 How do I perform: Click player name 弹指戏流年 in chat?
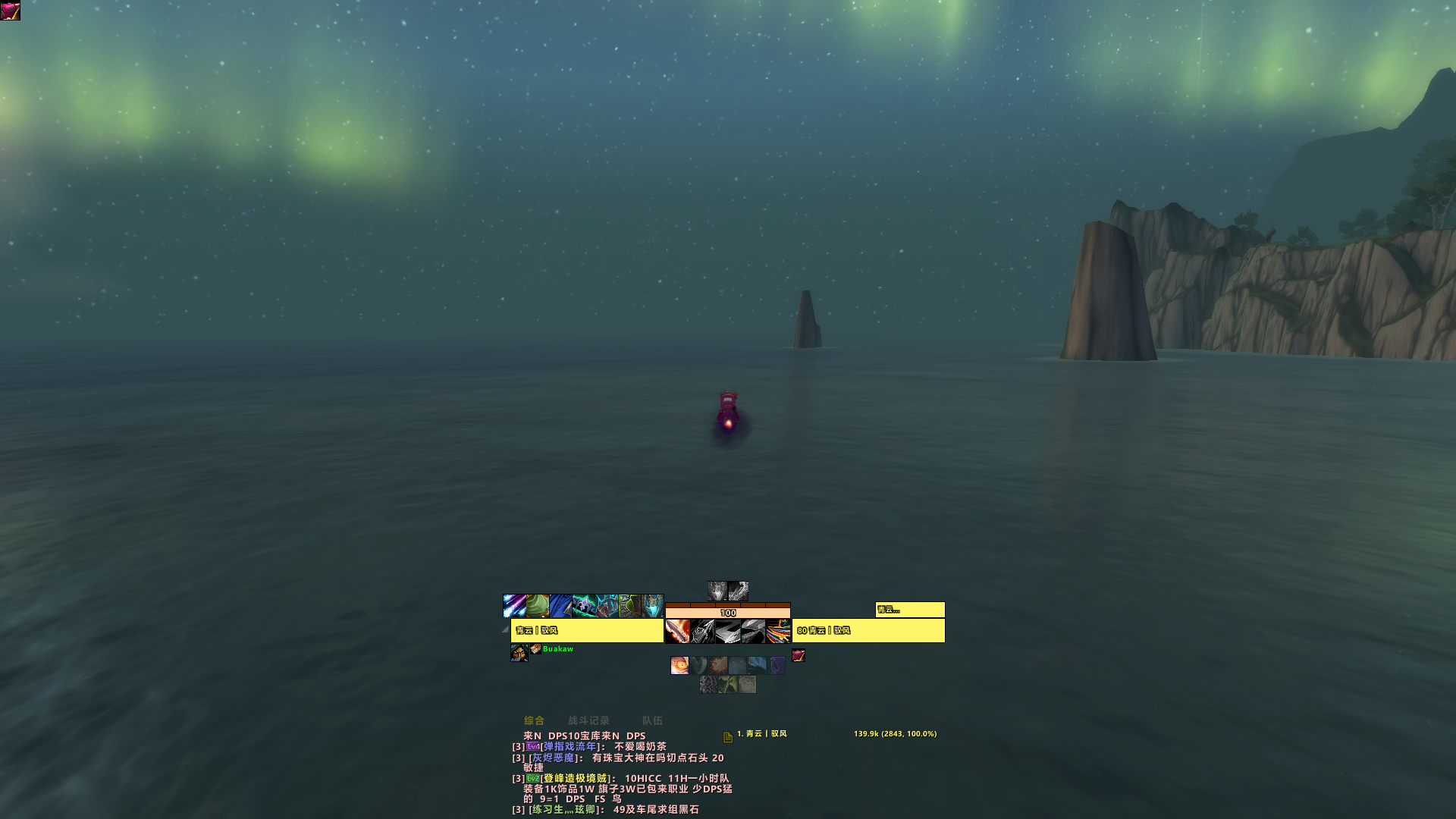coord(570,747)
